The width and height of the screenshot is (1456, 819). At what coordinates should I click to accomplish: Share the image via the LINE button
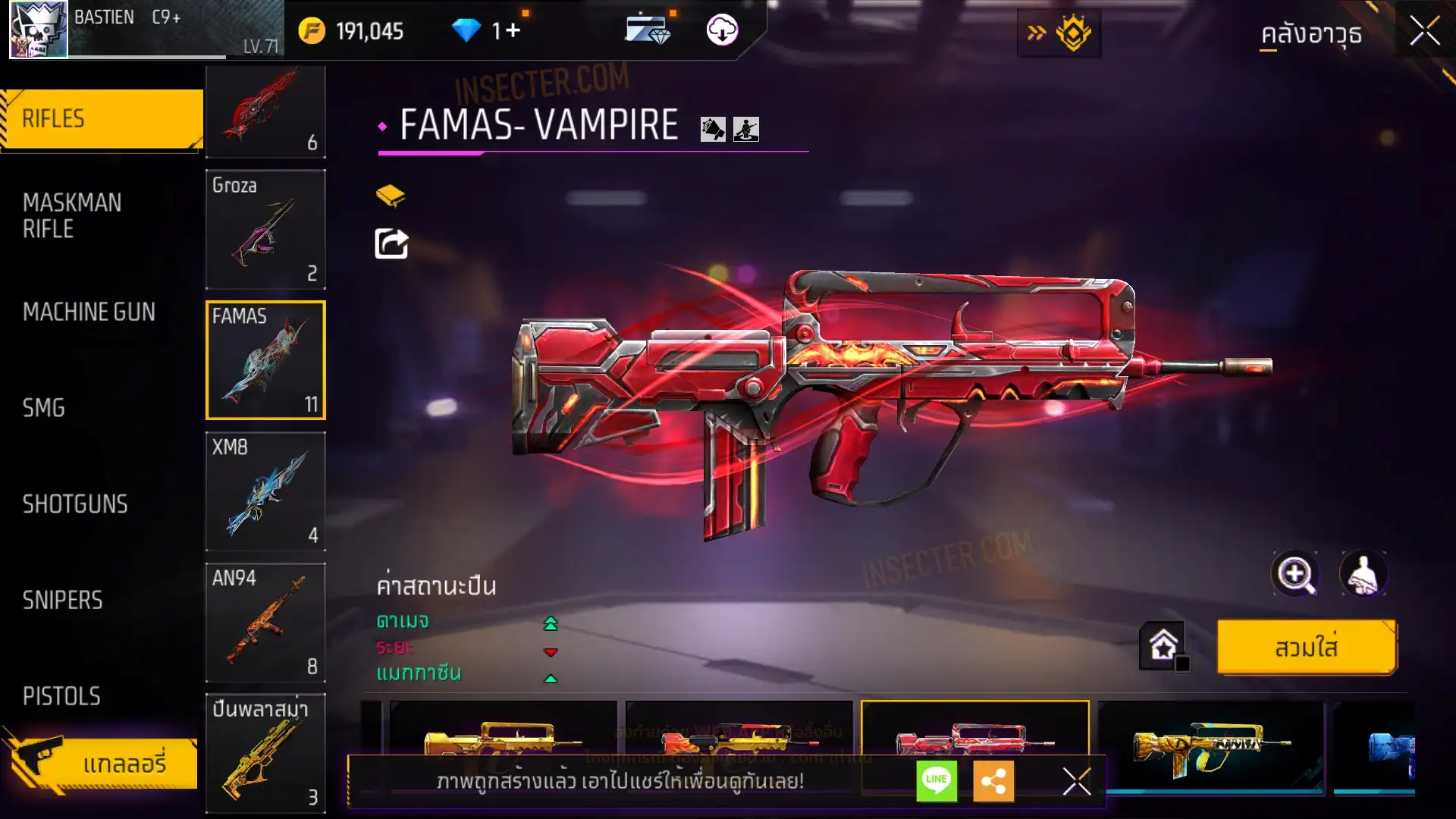coord(937,780)
